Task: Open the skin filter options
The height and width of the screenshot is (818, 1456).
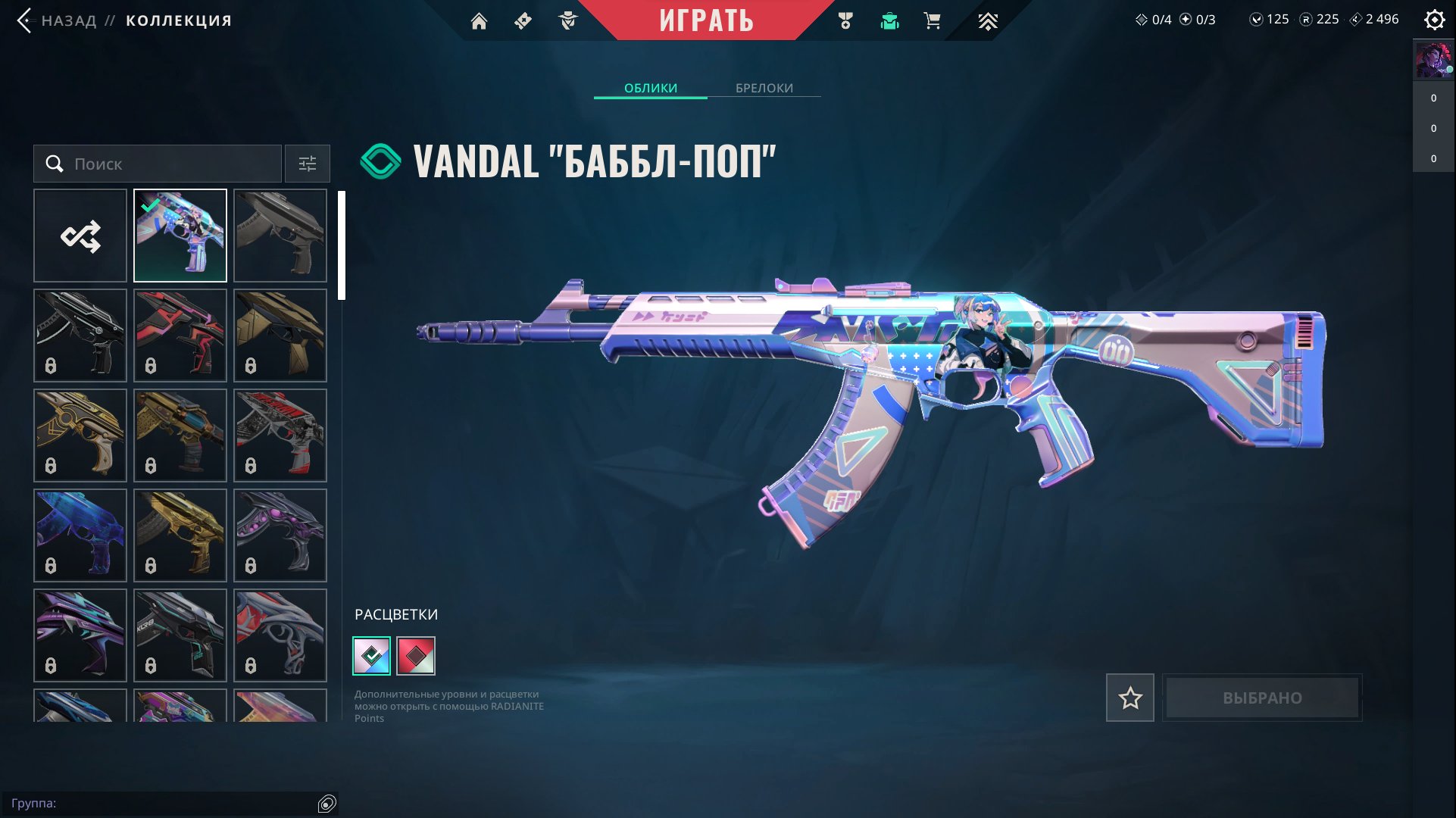Action: [x=307, y=164]
